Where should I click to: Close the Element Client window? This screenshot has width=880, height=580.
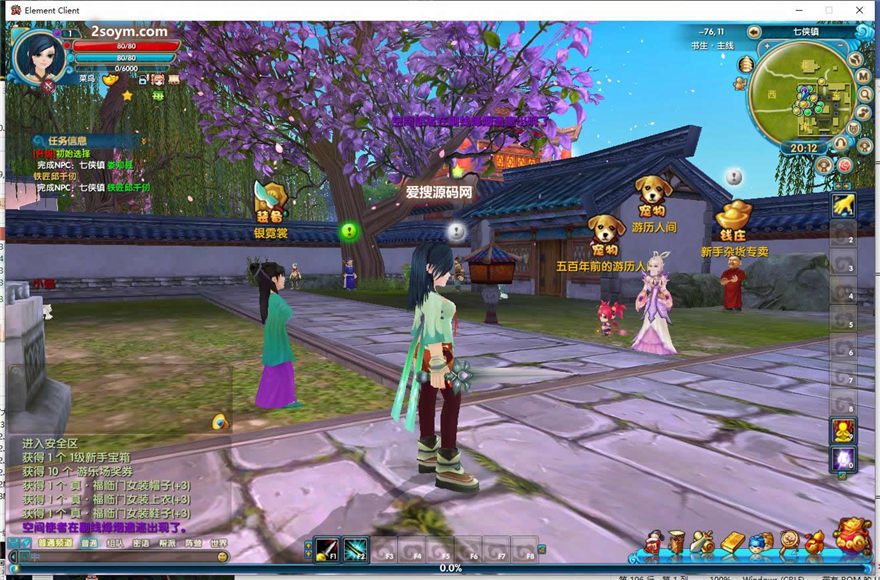pyautogui.click(x=860, y=10)
